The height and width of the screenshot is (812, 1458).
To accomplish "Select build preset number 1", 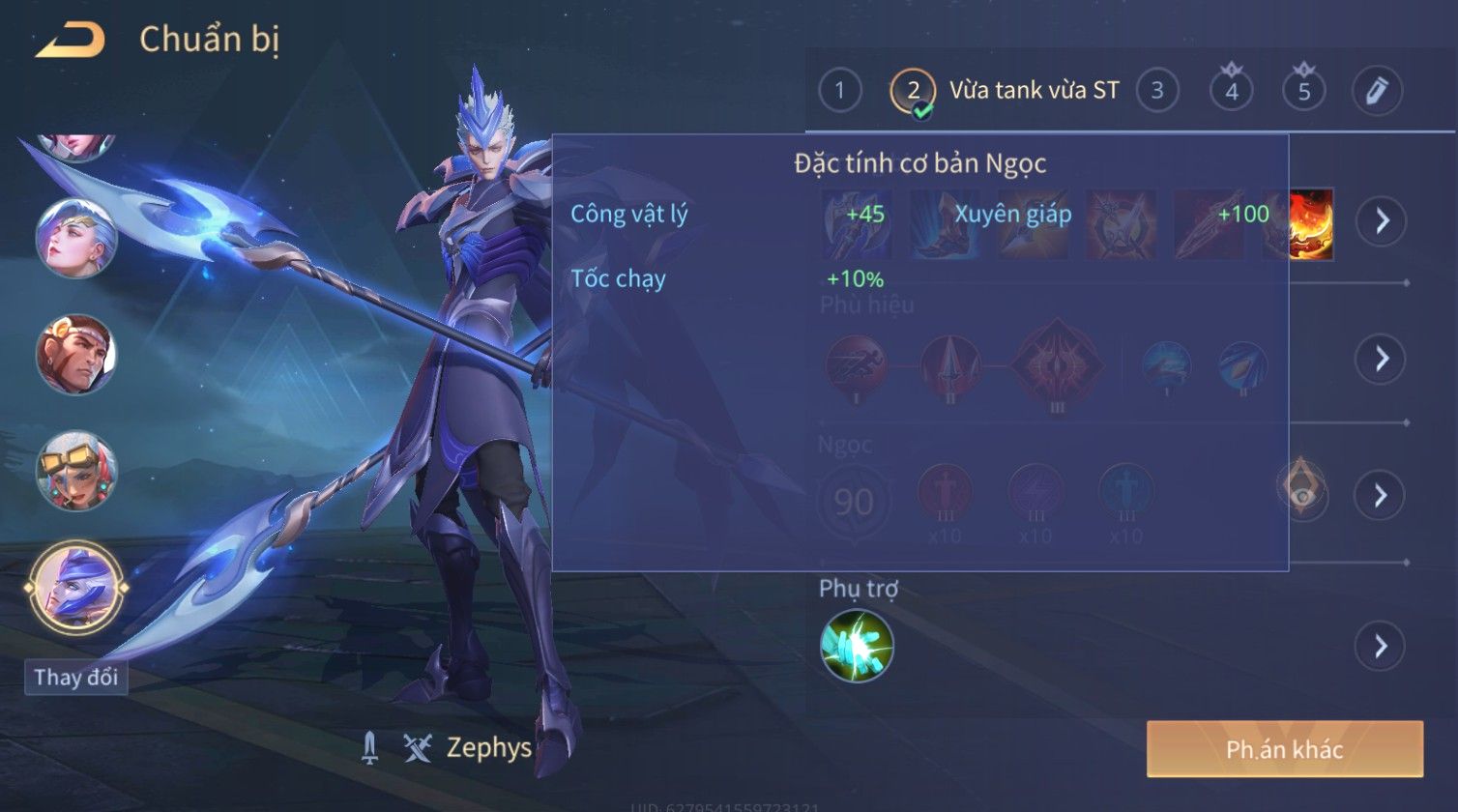I will [x=839, y=91].
